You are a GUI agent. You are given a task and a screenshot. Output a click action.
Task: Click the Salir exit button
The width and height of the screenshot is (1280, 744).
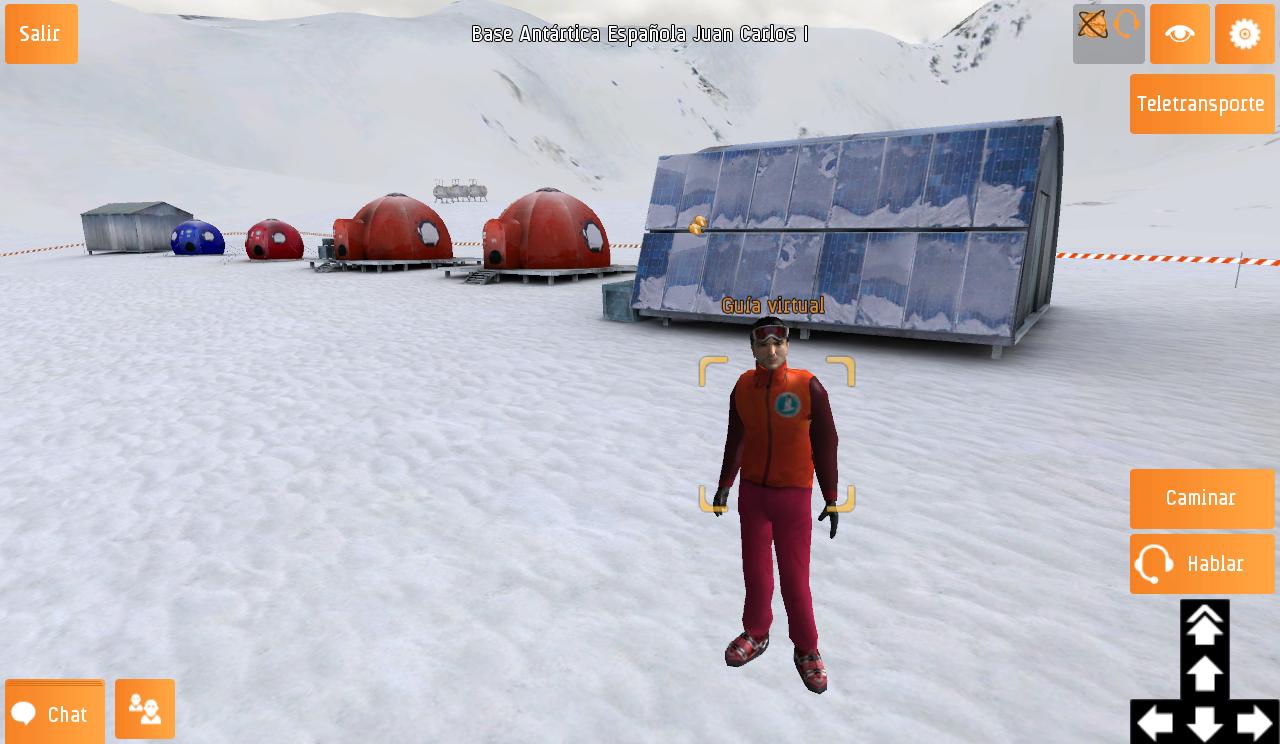coord(41,34)
